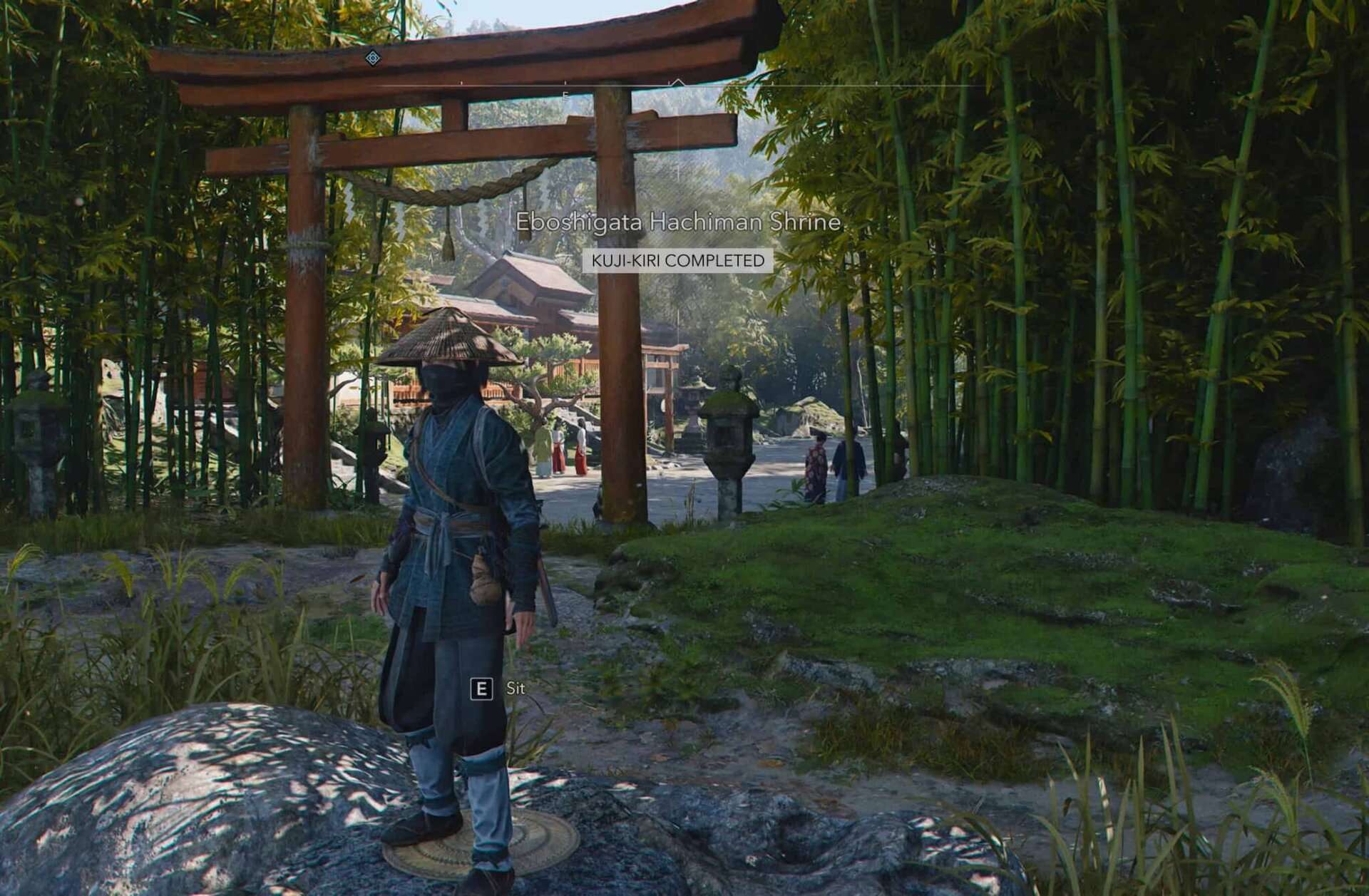Click the E key icon in the Sit prompt

tap(483, 689)
